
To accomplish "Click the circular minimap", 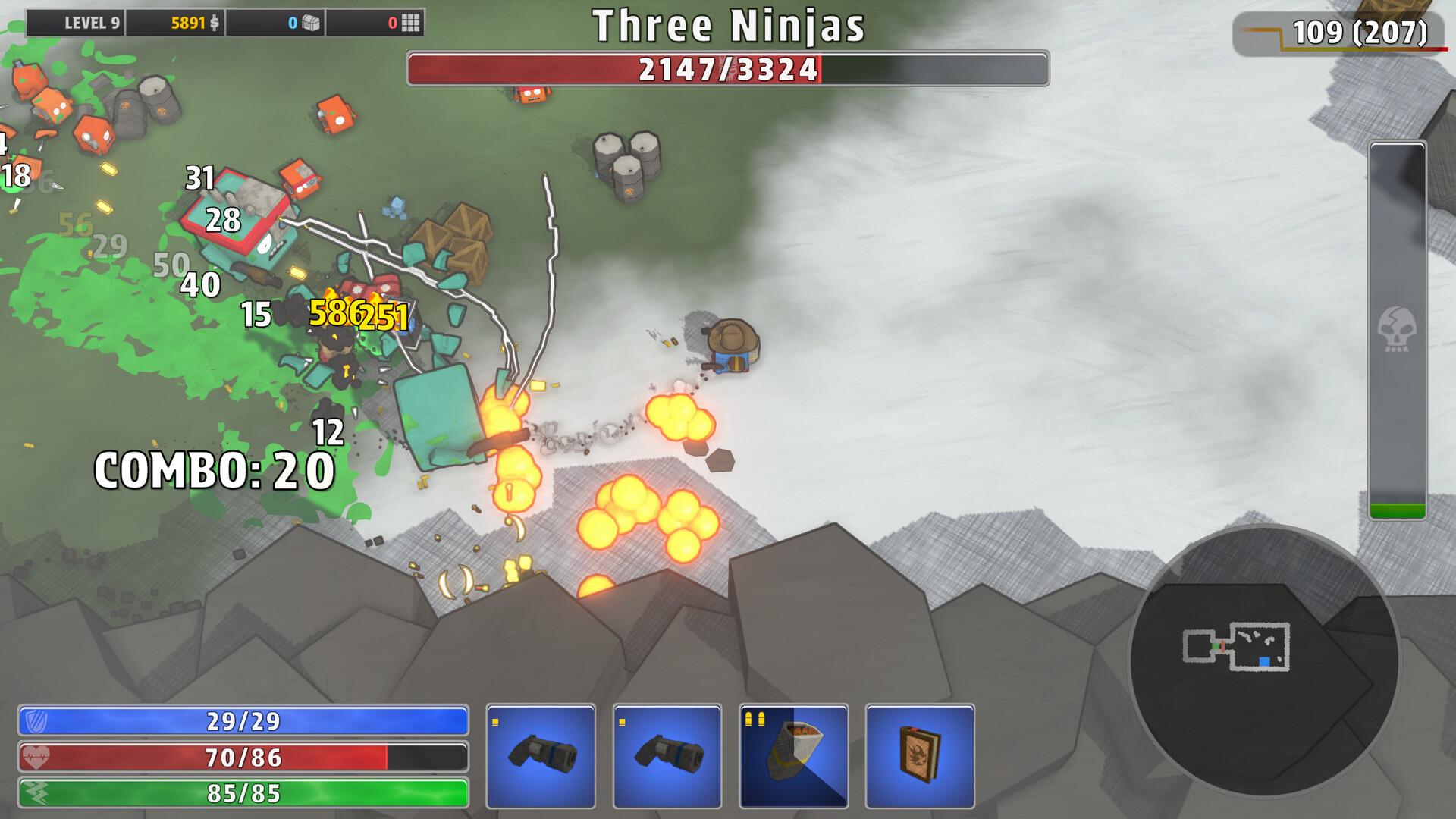I will pos(1263,661).
